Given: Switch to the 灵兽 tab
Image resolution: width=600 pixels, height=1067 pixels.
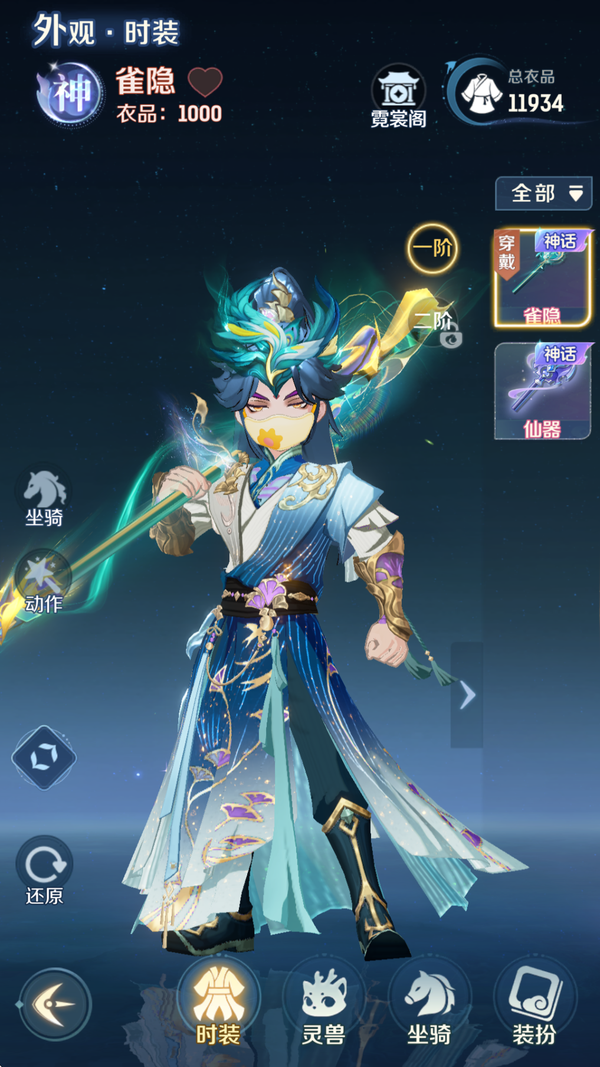Looking at the screenshot, I should click(x=323, y=1003).
